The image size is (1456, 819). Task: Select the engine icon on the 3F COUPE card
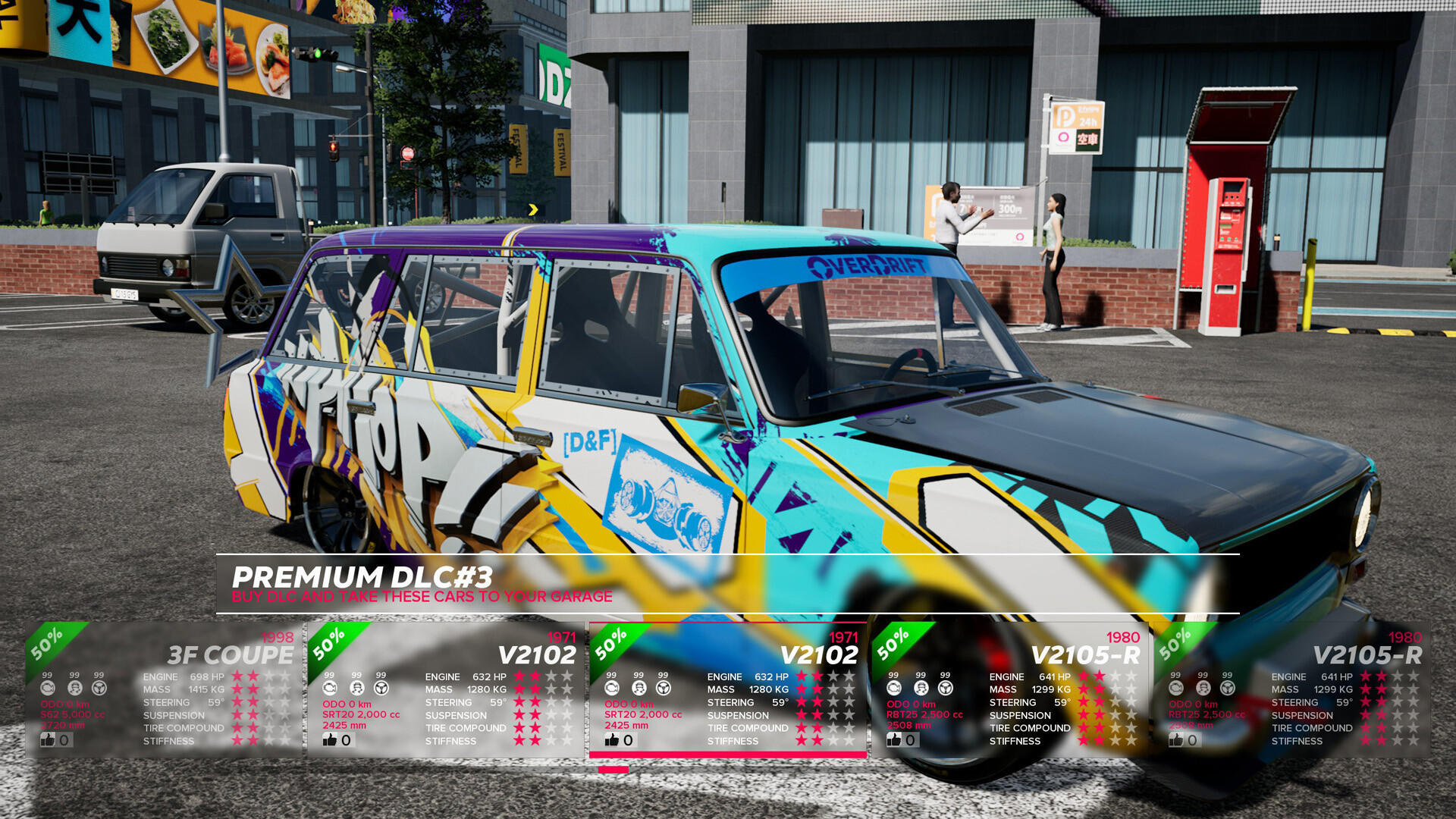47,687
